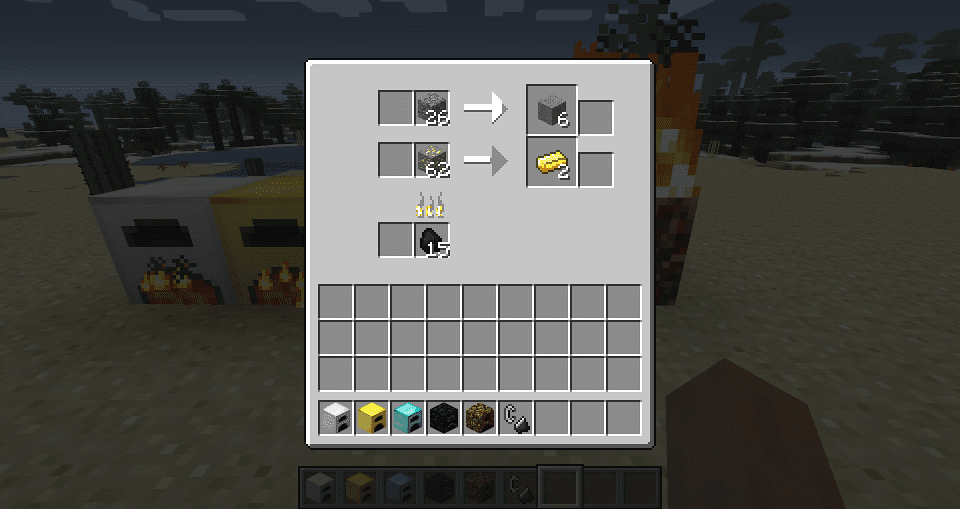The image size is (960, 509).
Task: Pick up the cobblestone stack of 26
Action: (432, 108)
